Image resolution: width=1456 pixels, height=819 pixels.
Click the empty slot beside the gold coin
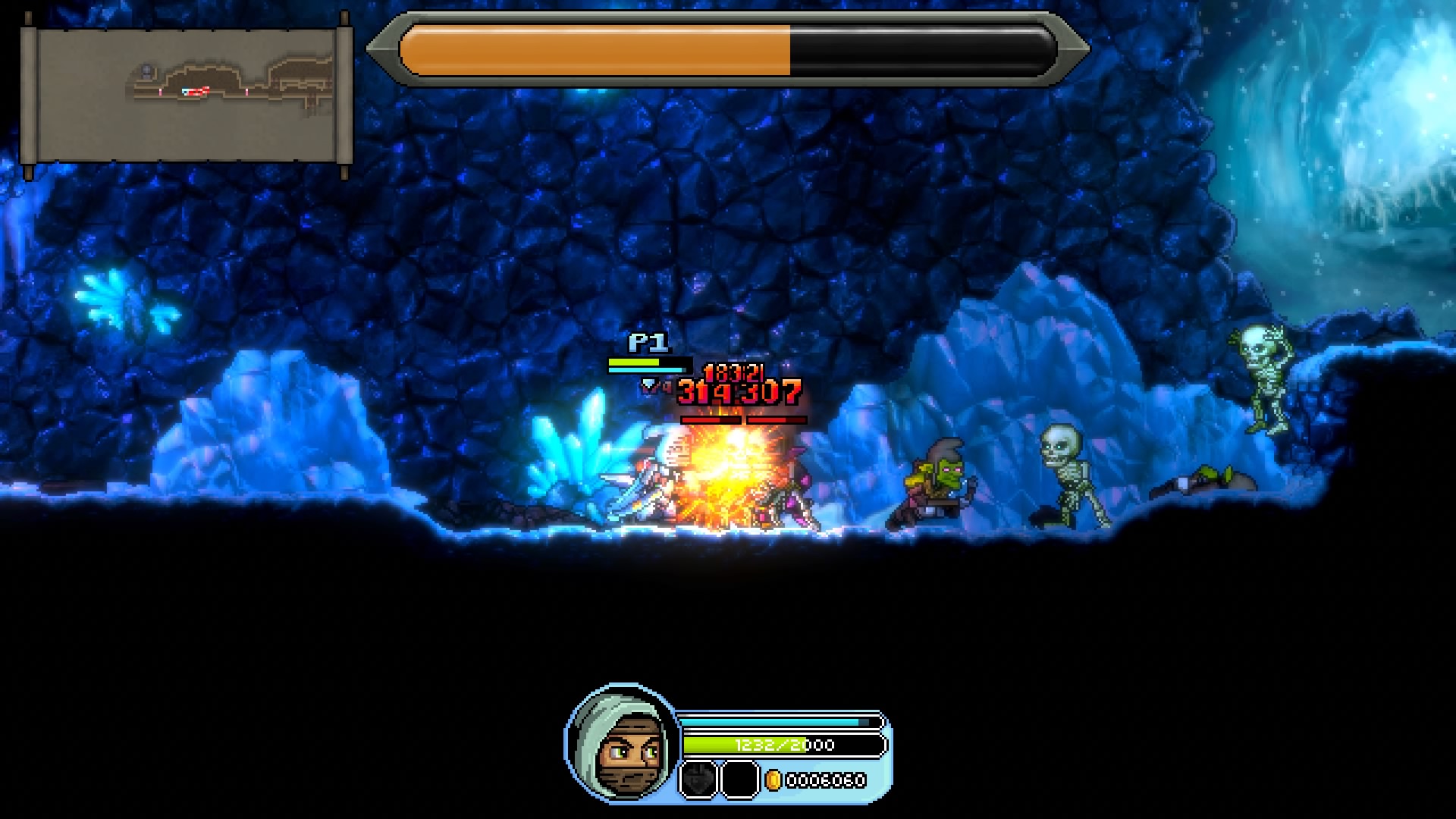coord(738,780)
